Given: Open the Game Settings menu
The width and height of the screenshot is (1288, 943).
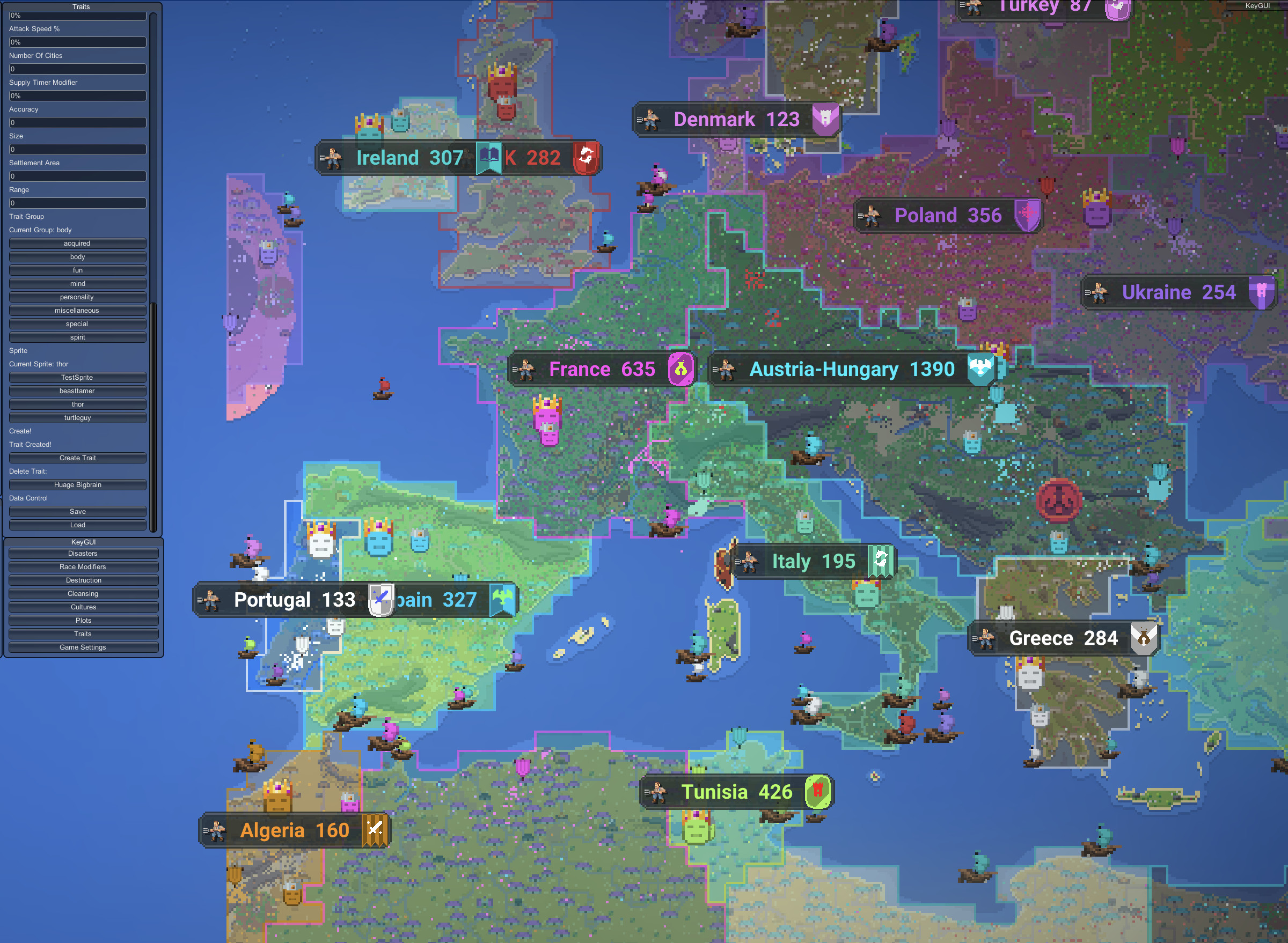Looking at the screenshot, I should click(83, 647).
